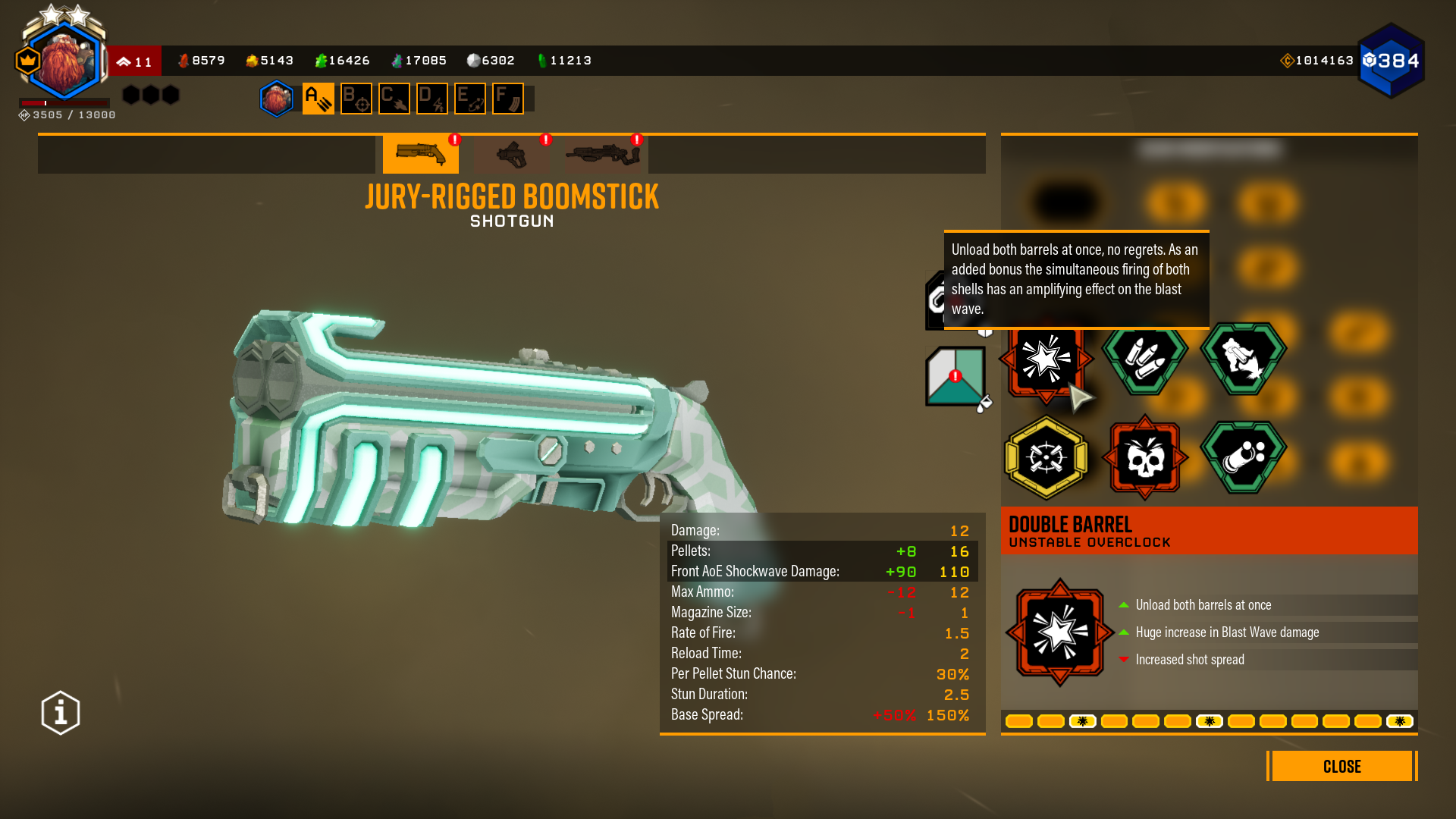Switch to loadout E
The image size is (1456, 819).
click(x=470, y=99)
